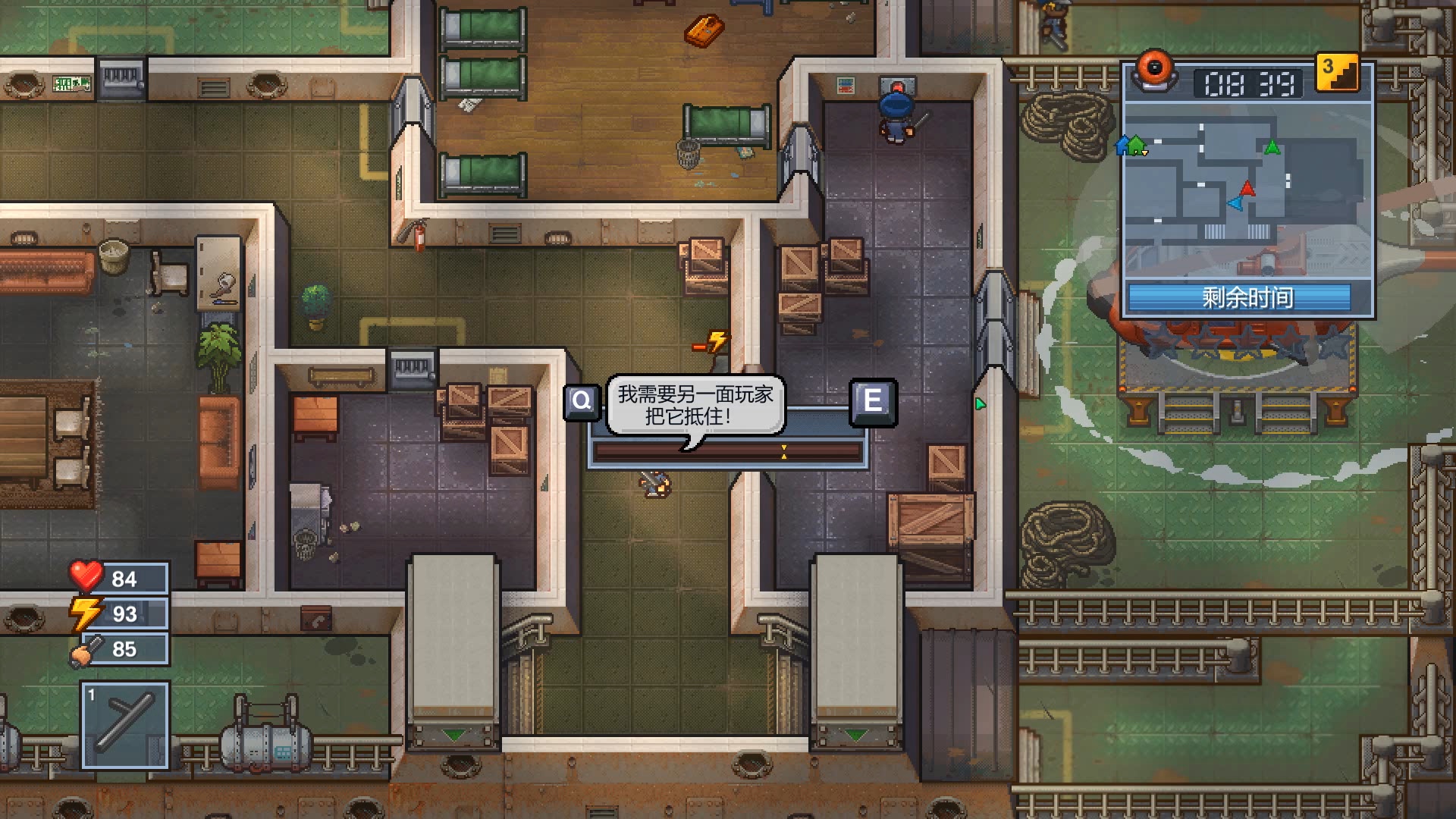Click the green triangle player marker on minimap
The width and height of the screenshot is (1456, 819).
point(1272,146)
